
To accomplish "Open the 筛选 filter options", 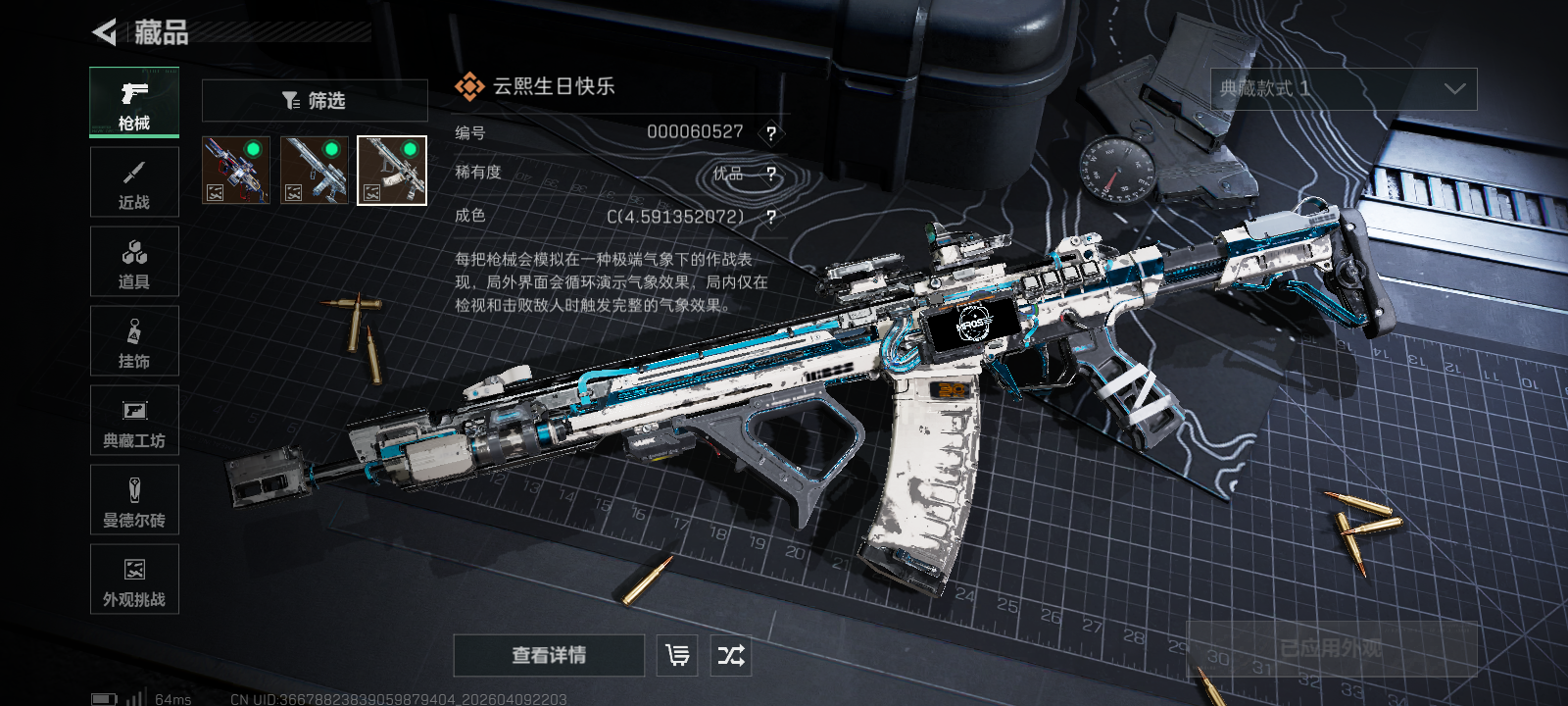I will [315, 100].
